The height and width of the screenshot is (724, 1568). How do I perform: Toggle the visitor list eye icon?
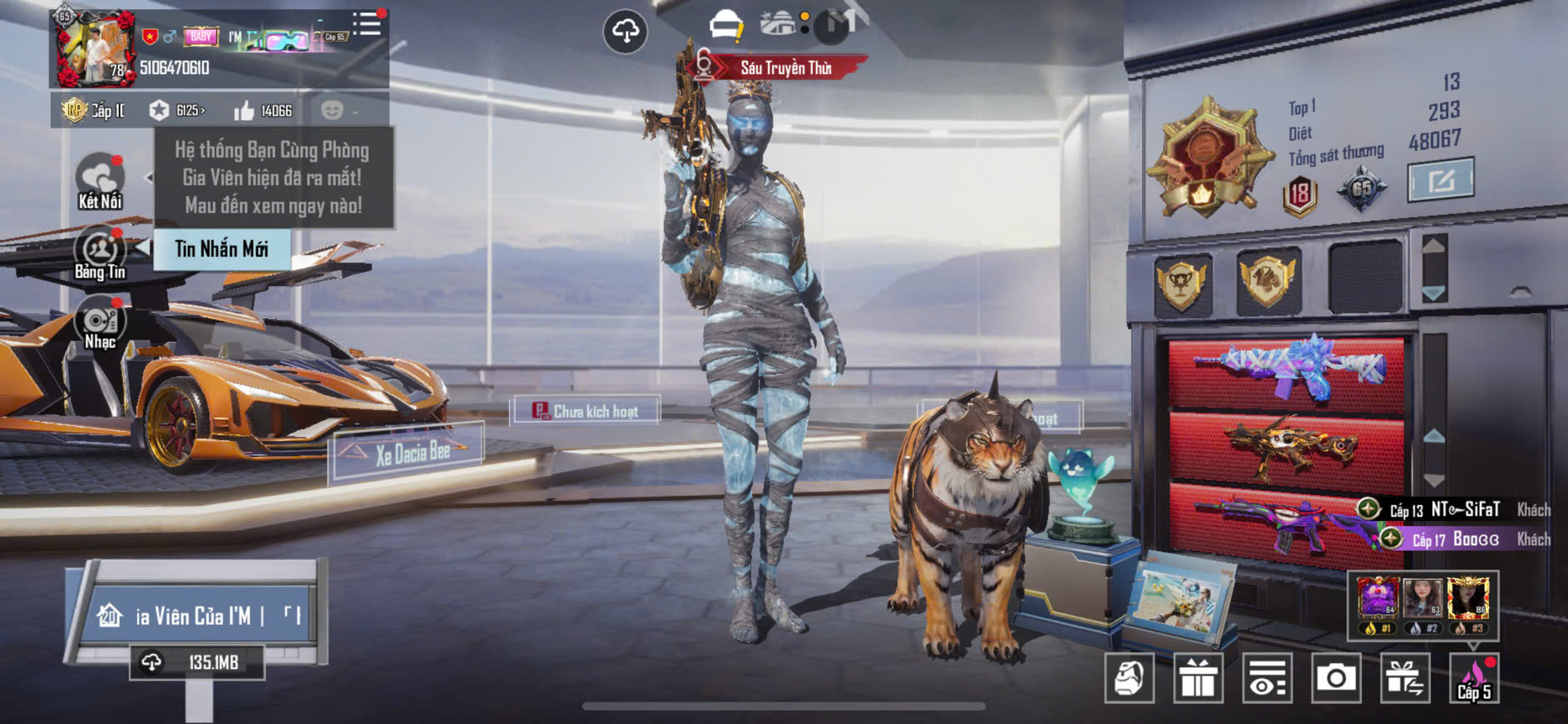pos(1267,678)
